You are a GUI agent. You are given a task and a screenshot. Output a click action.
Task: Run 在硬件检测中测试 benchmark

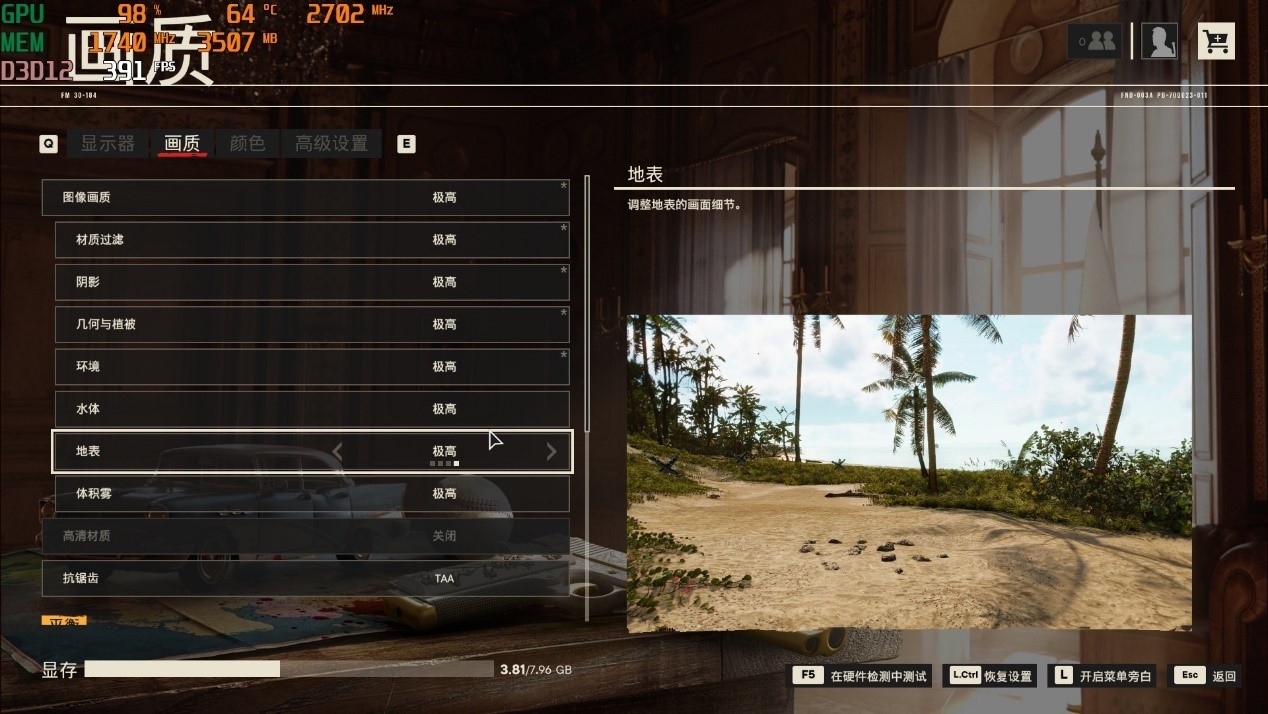tap(862, 676)
